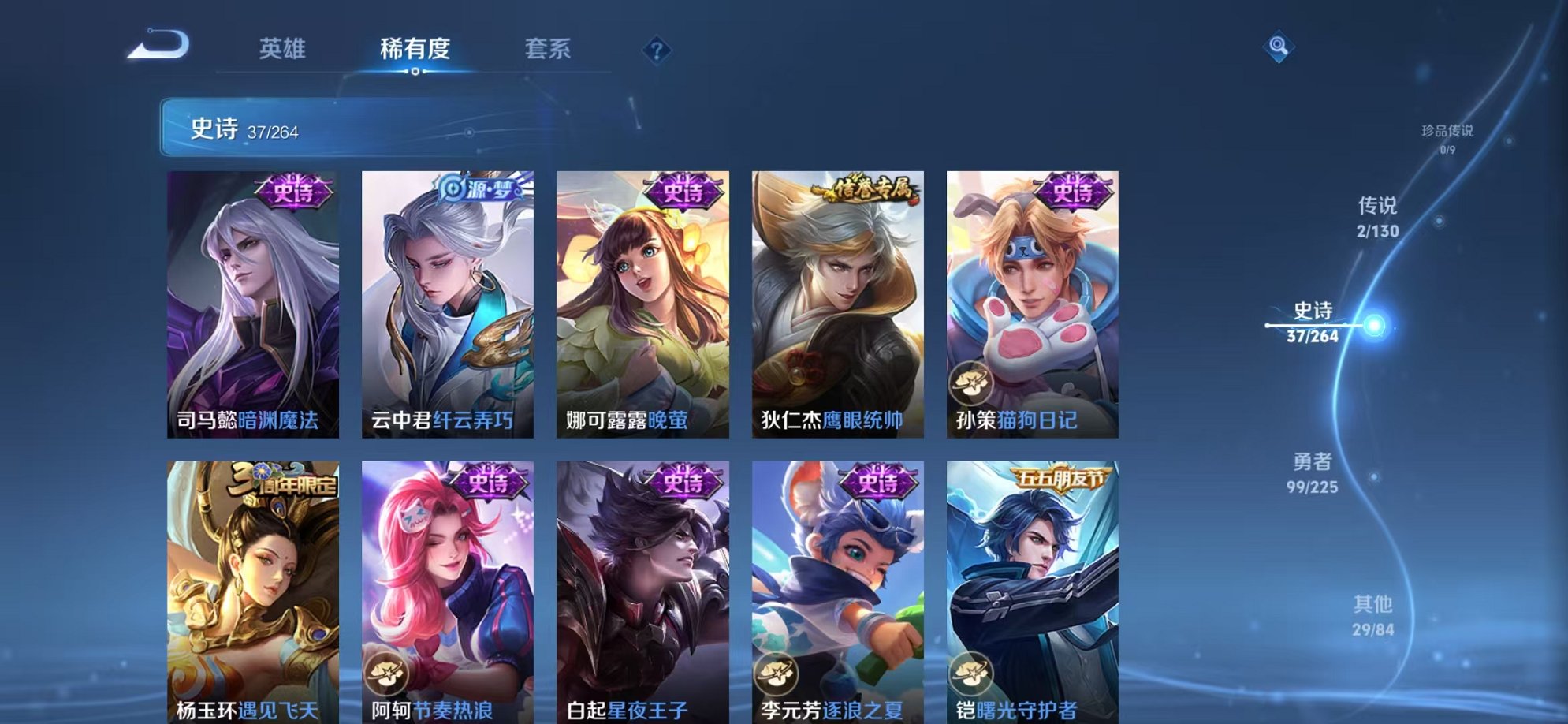Select the 稀有度 tab
The height and width of the screenshot is (724, 1568).
pos(415,48)
